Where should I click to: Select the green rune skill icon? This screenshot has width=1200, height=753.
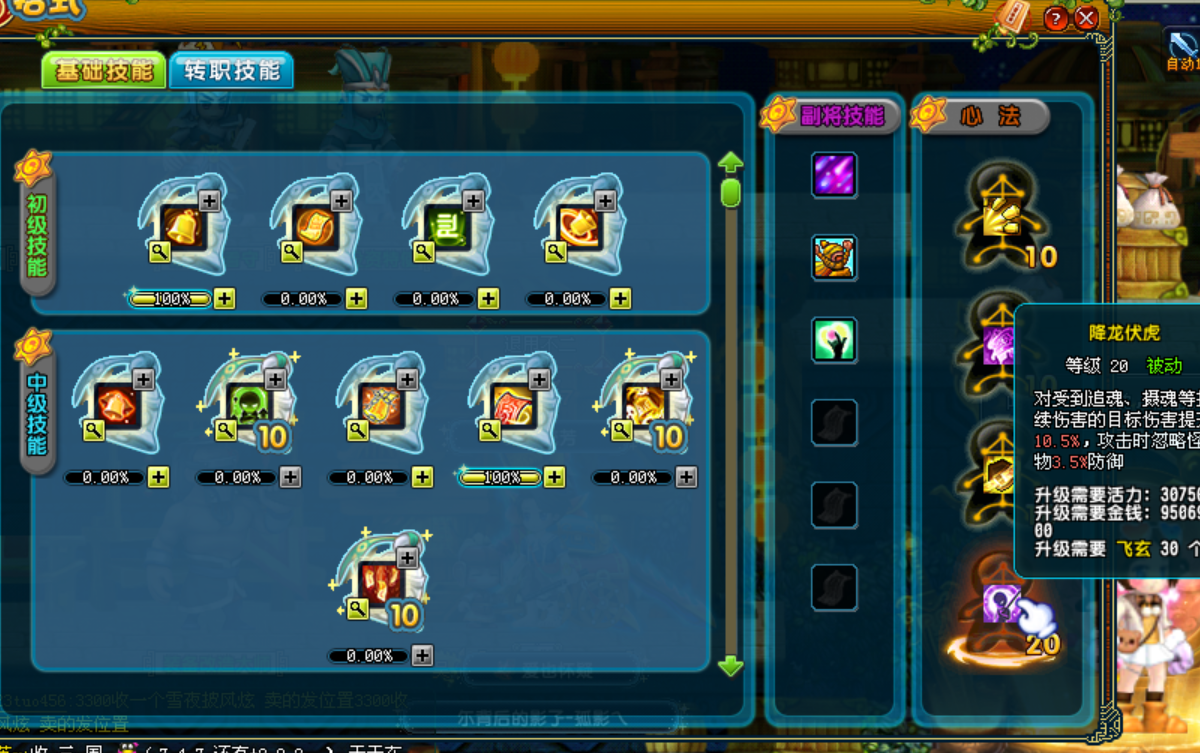[447, 227]
